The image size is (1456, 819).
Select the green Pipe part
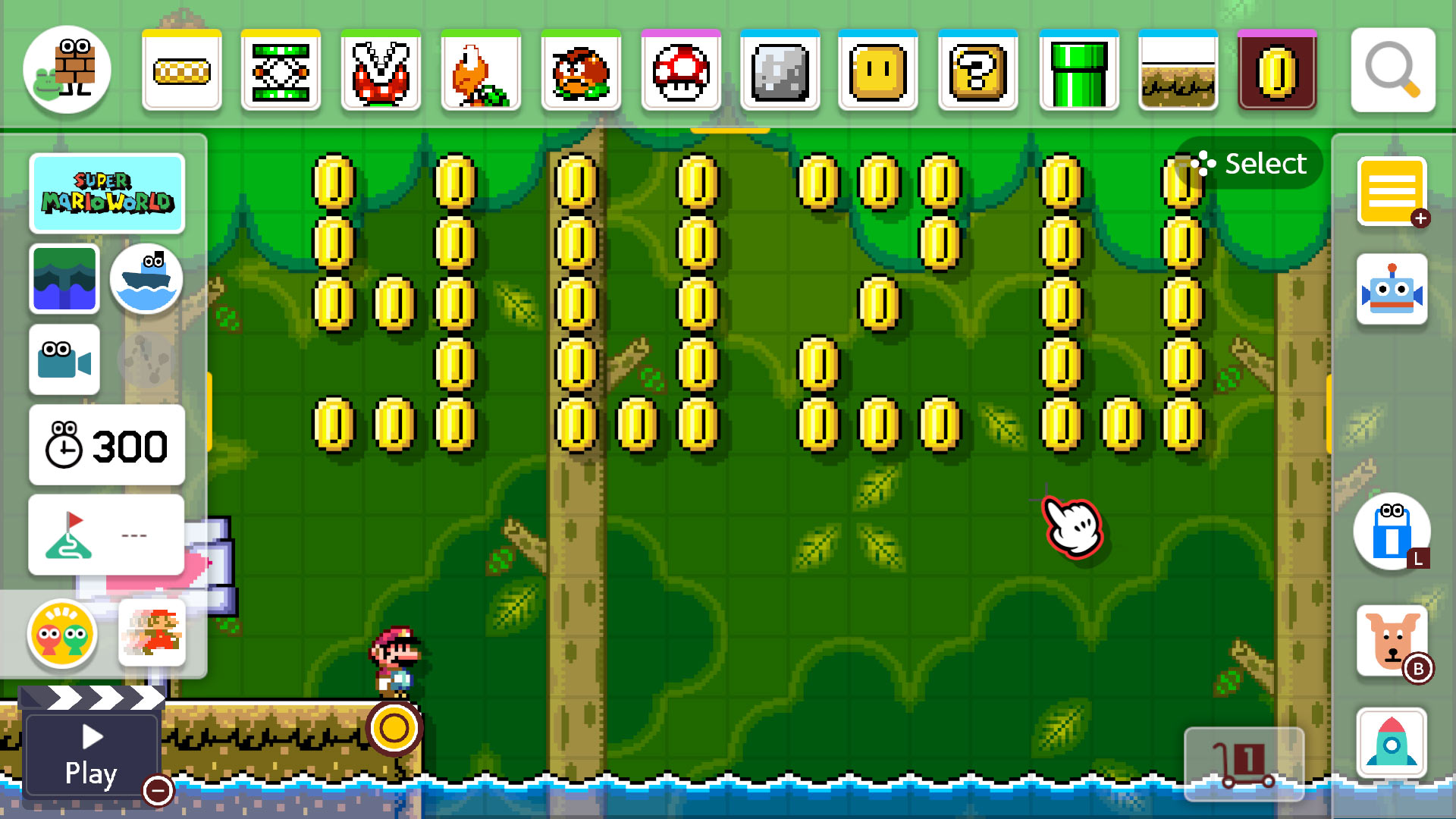click(x=1078, y=71)
